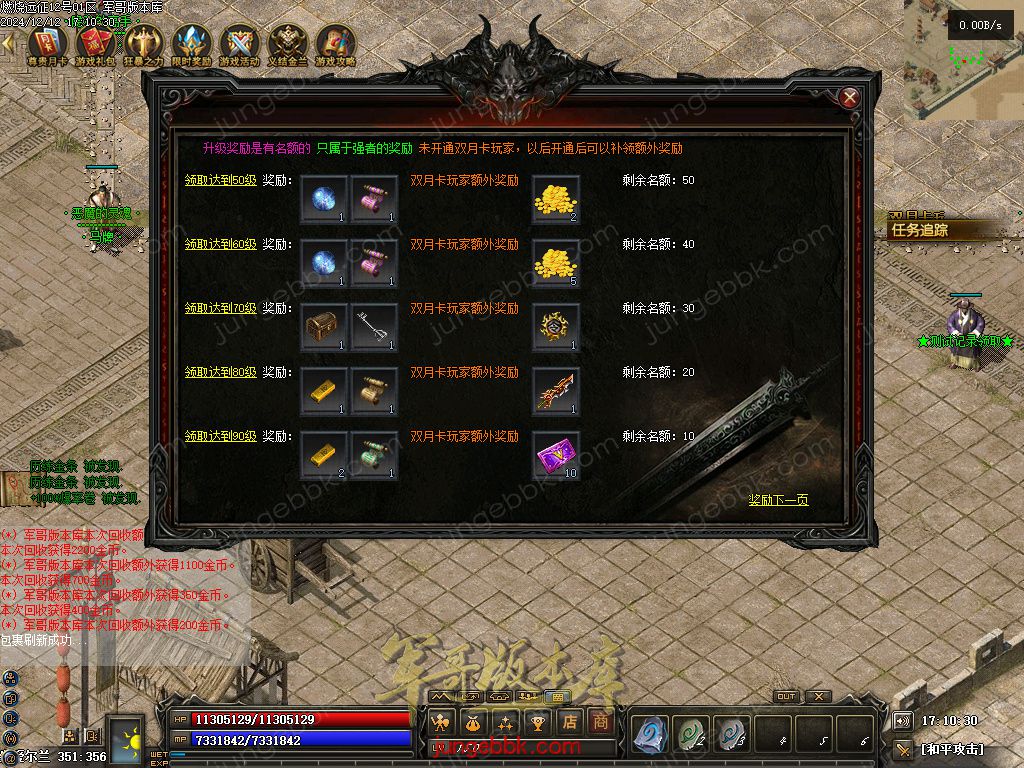Claim the level 60 reward
The image size is (1024, 768).
[x=221, y=245]
